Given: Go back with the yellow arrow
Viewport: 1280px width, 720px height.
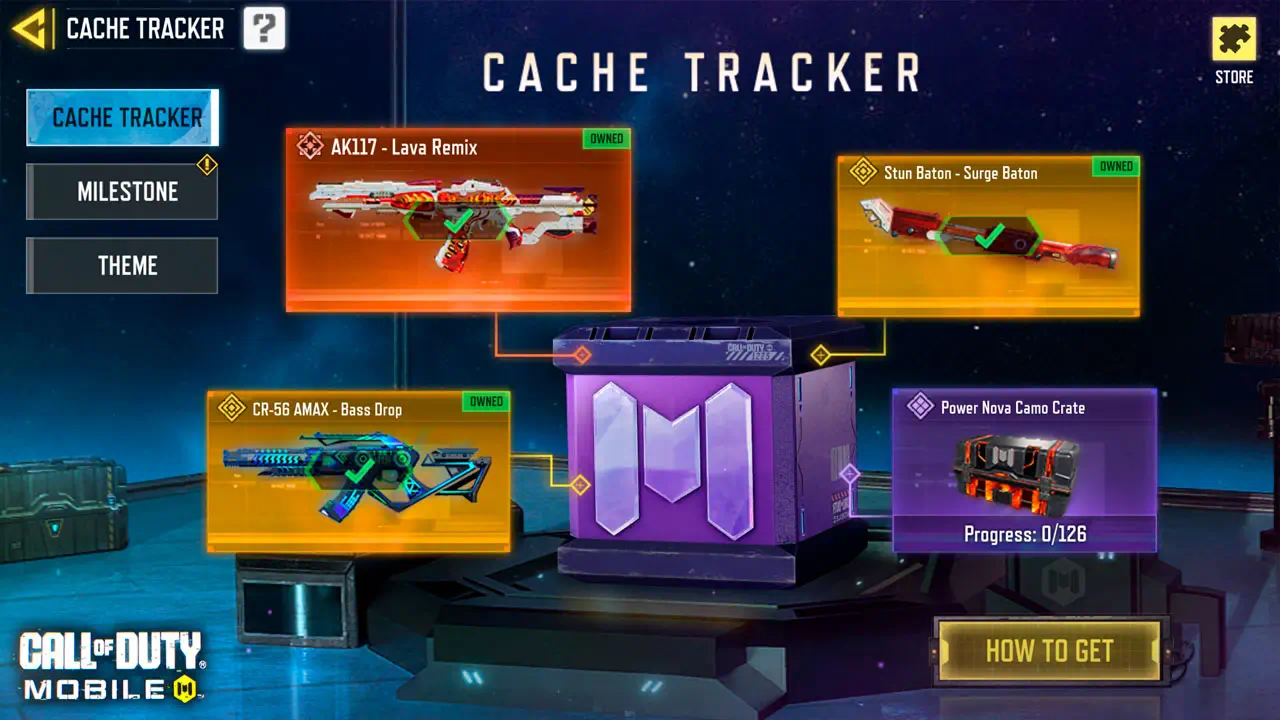Looking at the screenshot, I should (x=32, y=28).
